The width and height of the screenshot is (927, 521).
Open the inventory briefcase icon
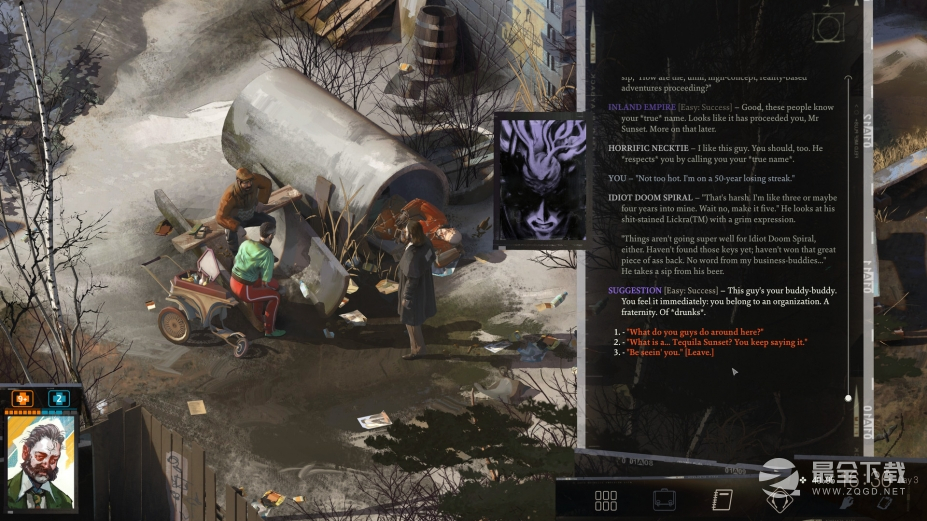pyautogui.click(x=664, y=500)
